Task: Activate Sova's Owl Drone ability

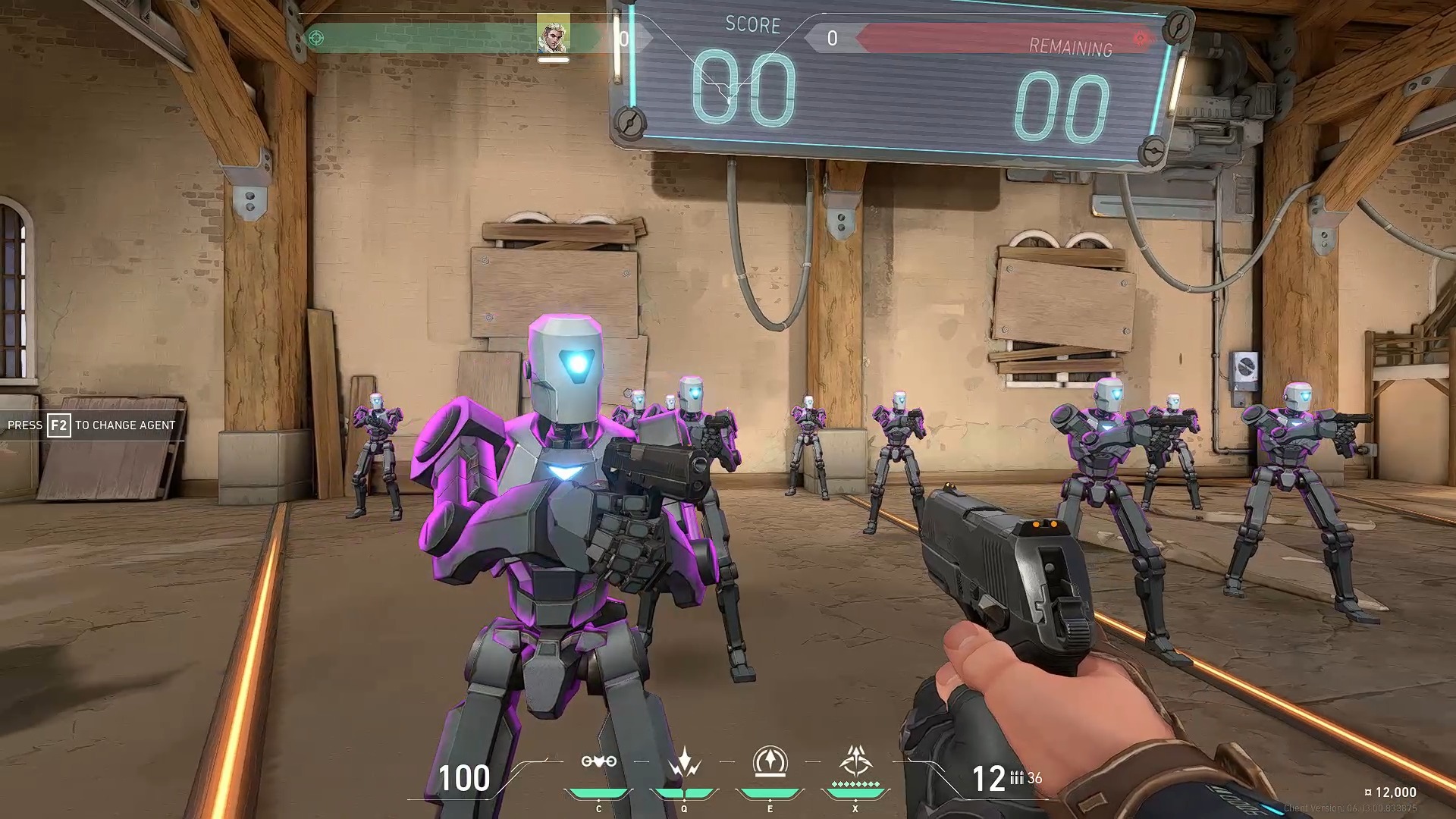Action: 598,762
